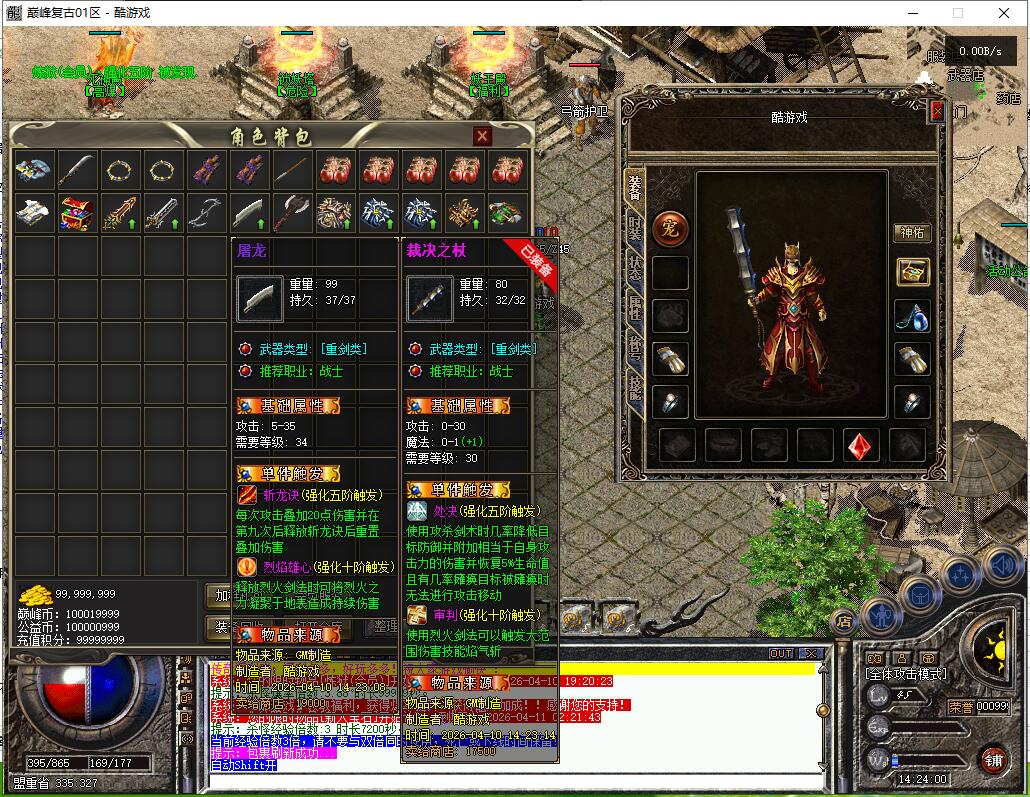Open the 店 shop round button
1030x797 pixels.
tap(844, 621)
